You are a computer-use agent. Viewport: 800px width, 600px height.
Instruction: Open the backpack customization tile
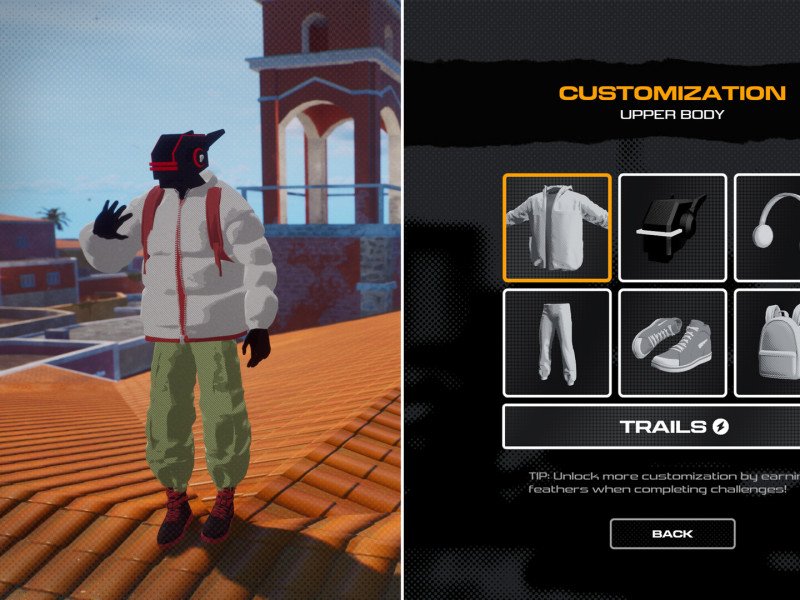(x=769, y=343)
